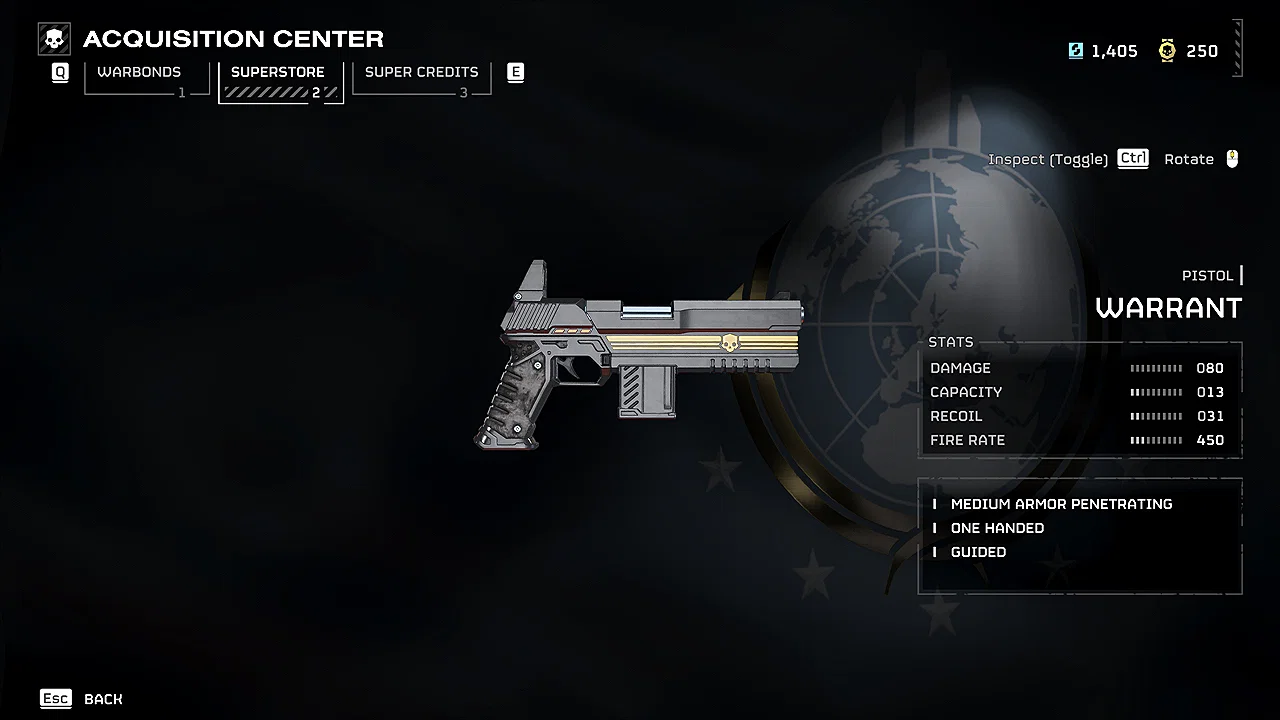Click the mouse icon beside Rotate

1231,158
